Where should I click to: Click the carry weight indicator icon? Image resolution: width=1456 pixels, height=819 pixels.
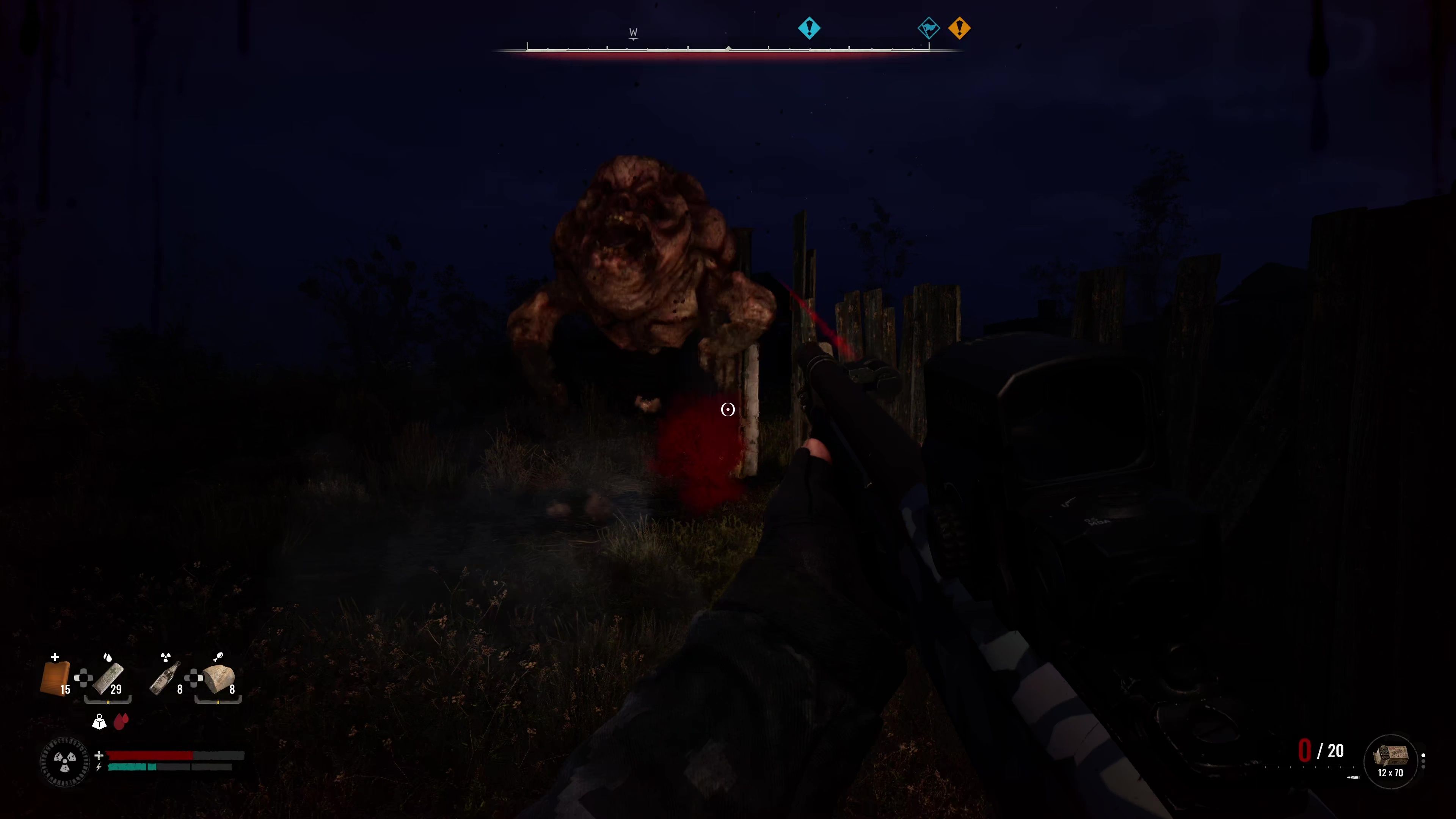(99, 722)
